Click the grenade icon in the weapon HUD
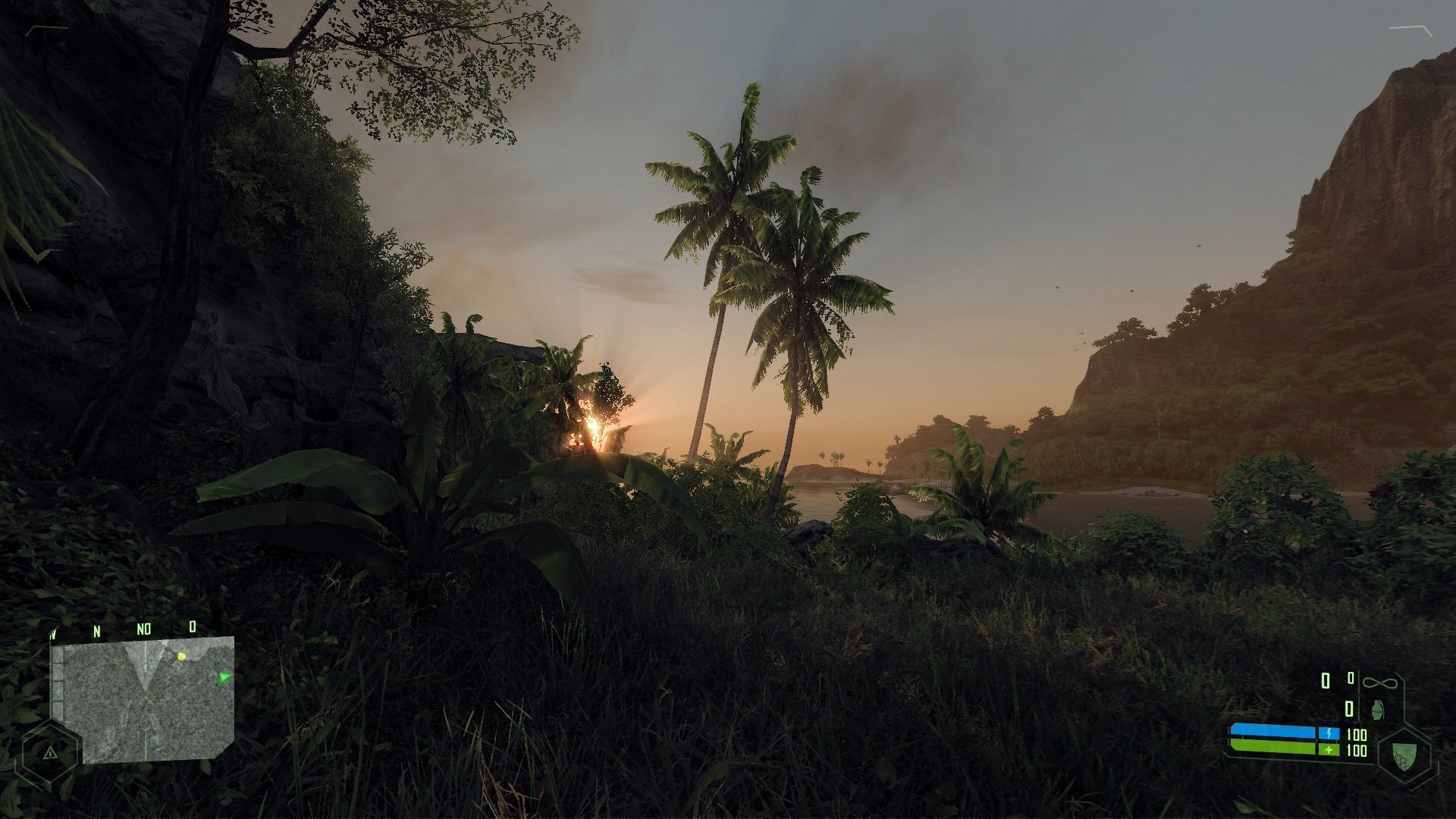Viewport: 1456px width, 819px height. [x=1378, y=710]
